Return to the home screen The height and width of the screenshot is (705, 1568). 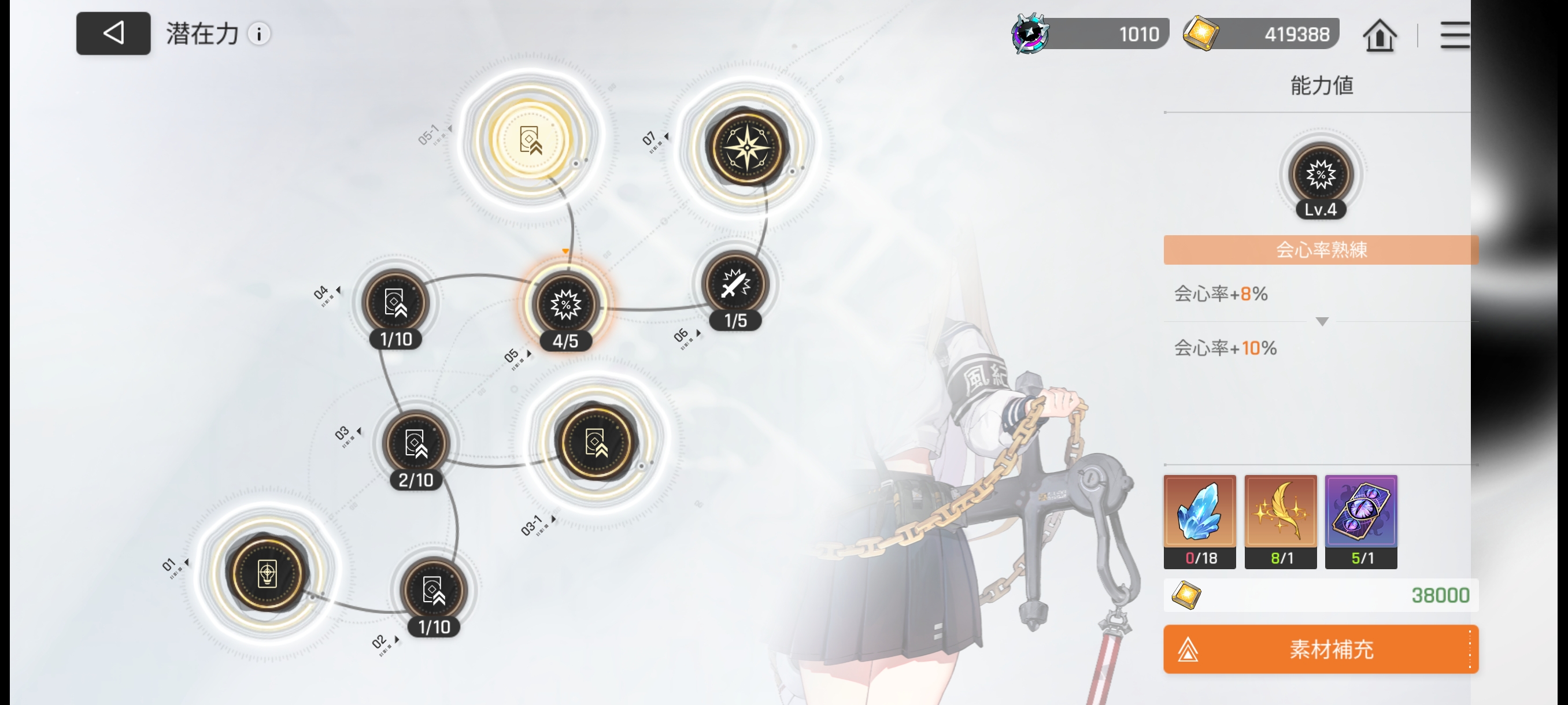pos(1380,35)
